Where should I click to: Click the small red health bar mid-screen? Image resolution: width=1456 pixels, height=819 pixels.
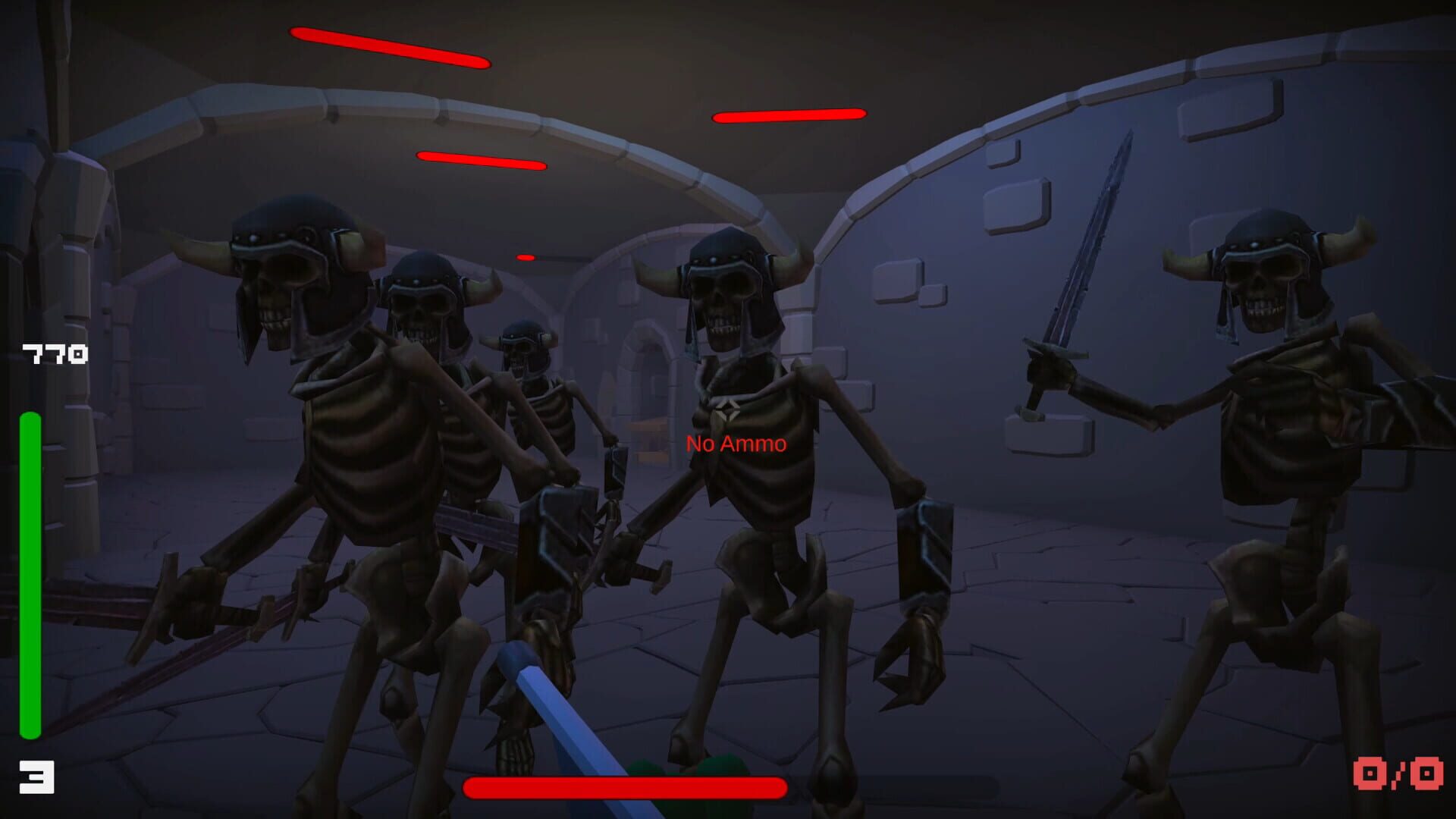tap(526, 258)
